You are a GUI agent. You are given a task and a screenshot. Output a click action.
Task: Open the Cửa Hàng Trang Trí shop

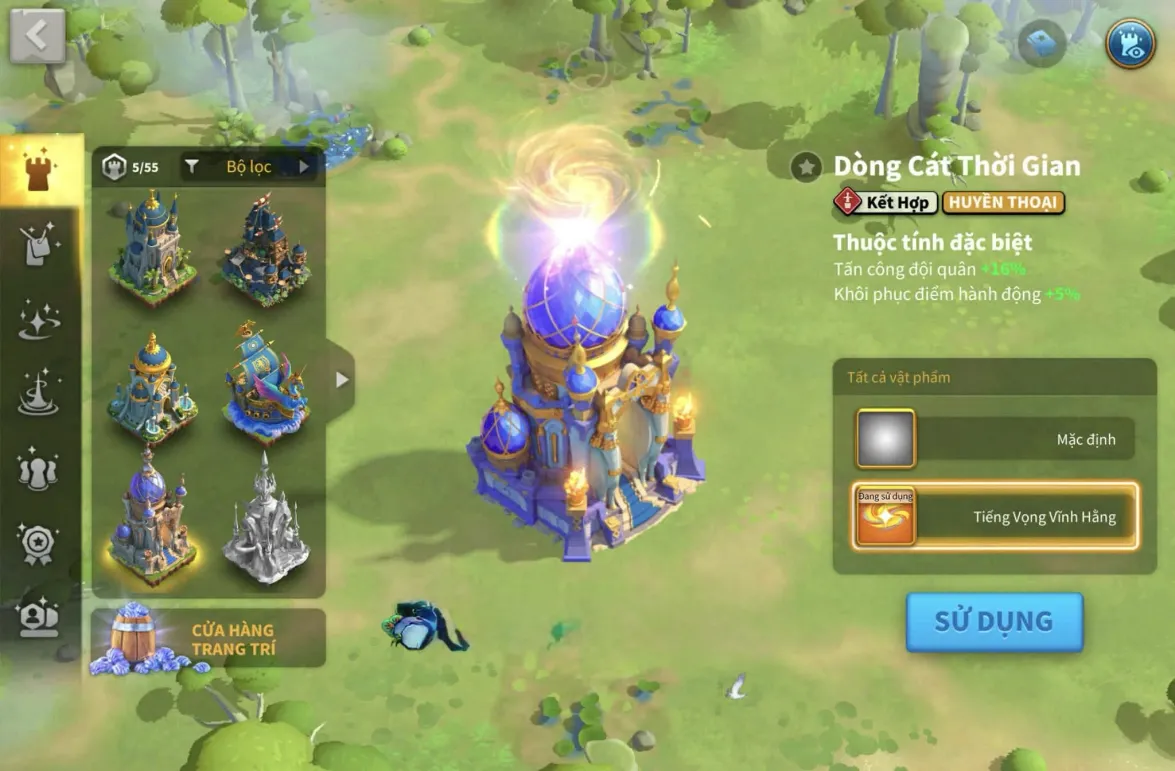tap(208, 638)
